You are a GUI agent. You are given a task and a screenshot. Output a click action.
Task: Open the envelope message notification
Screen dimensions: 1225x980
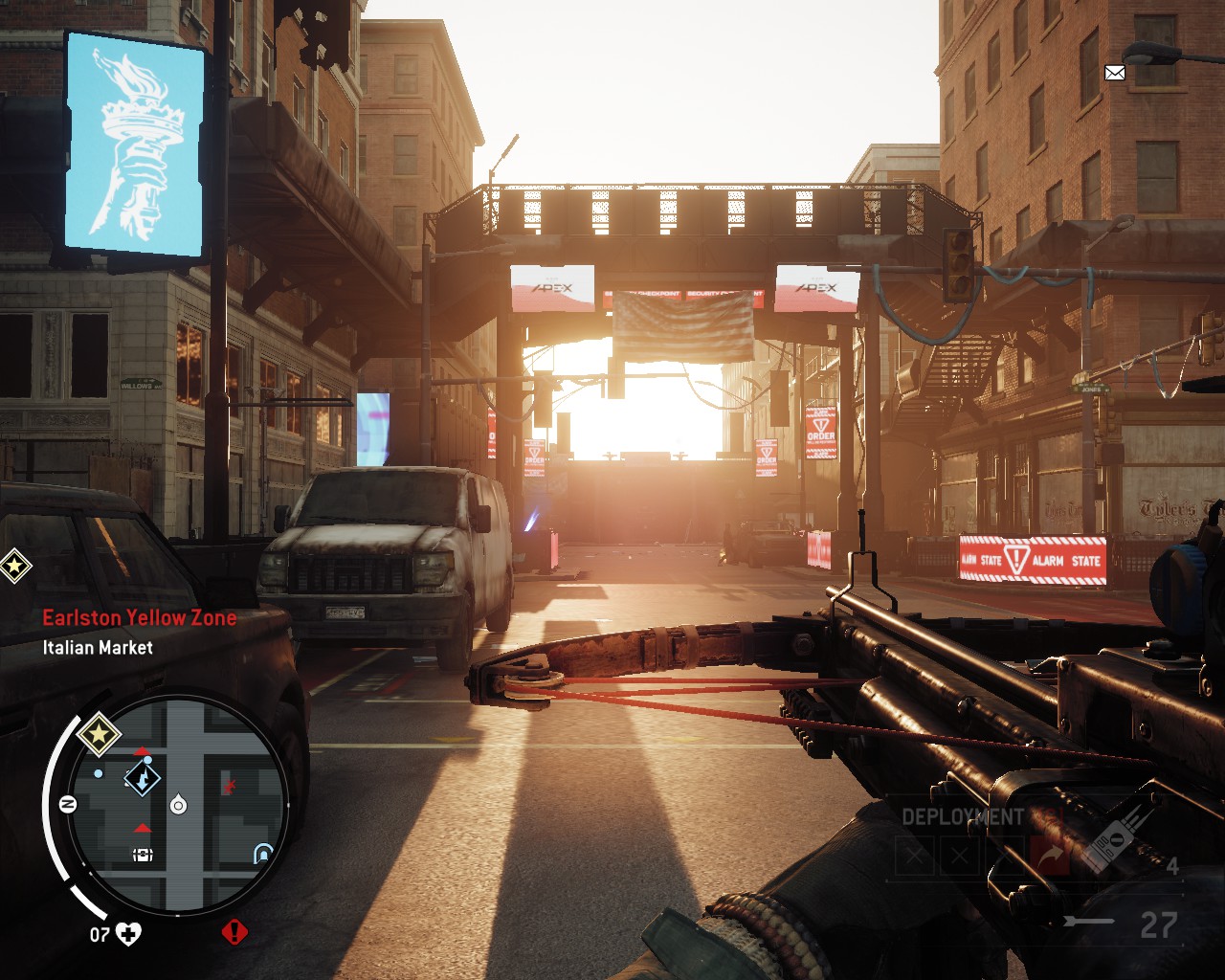[1115, 73]
